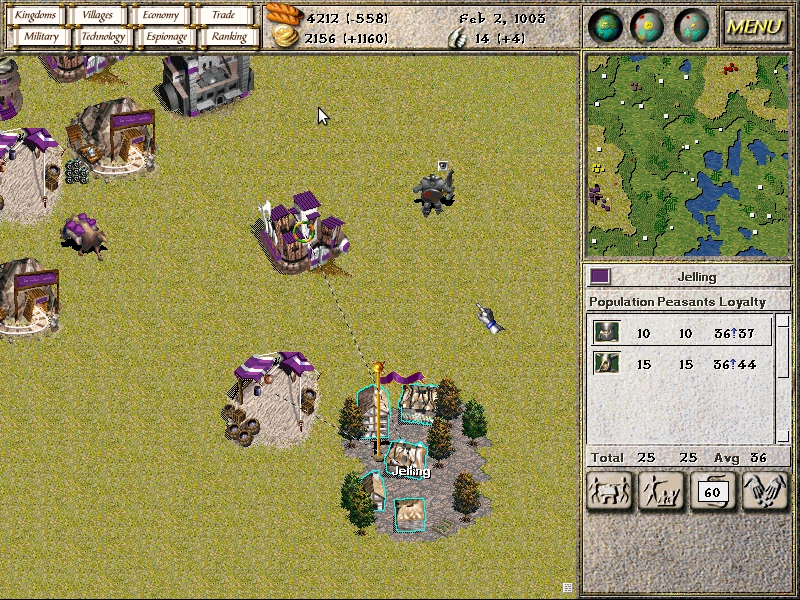Open the collect tax button showing 60
This screenshot has width=800, height=600.
pos(713,491)
